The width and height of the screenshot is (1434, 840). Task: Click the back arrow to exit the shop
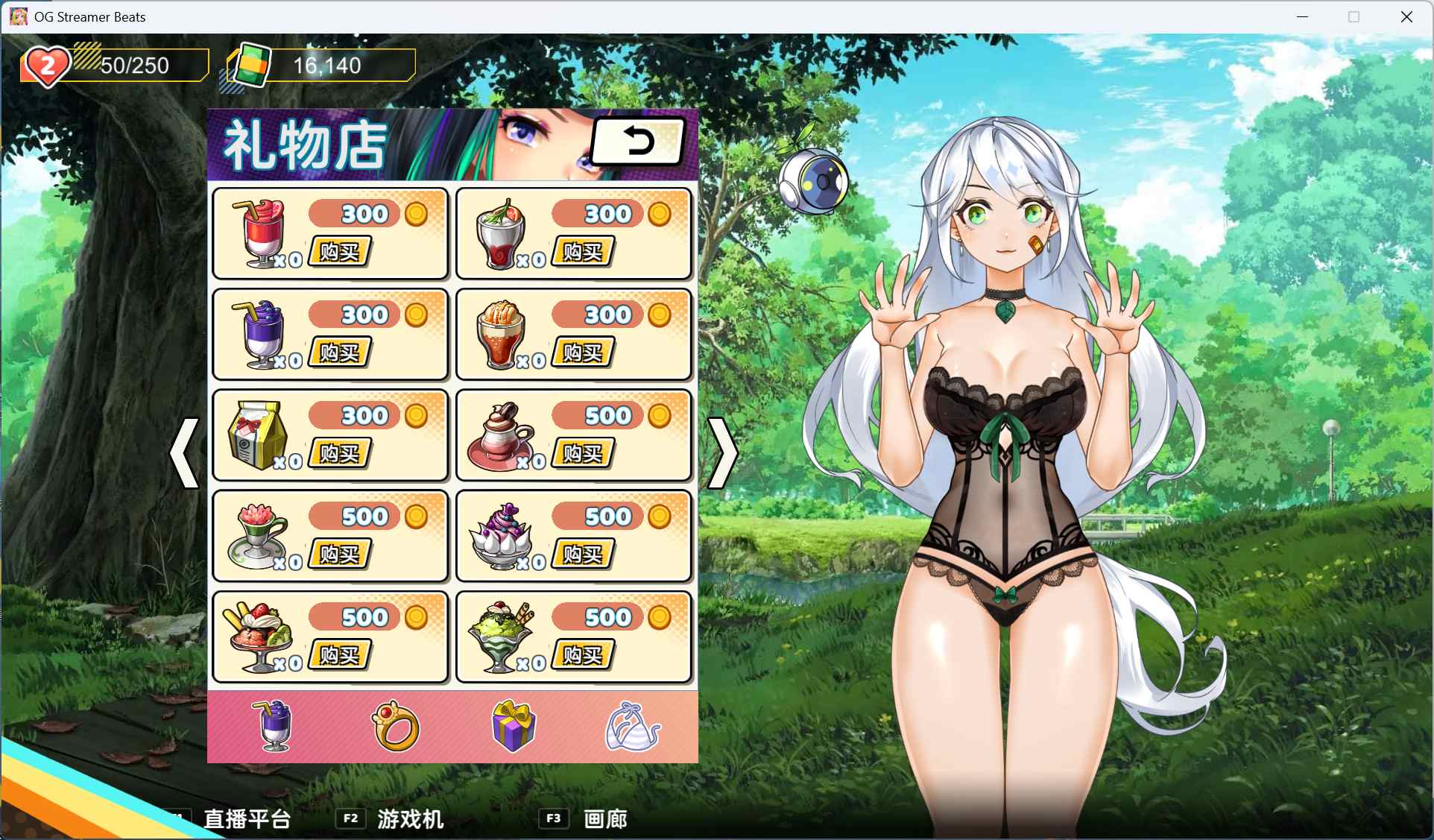tap(638, 141)
